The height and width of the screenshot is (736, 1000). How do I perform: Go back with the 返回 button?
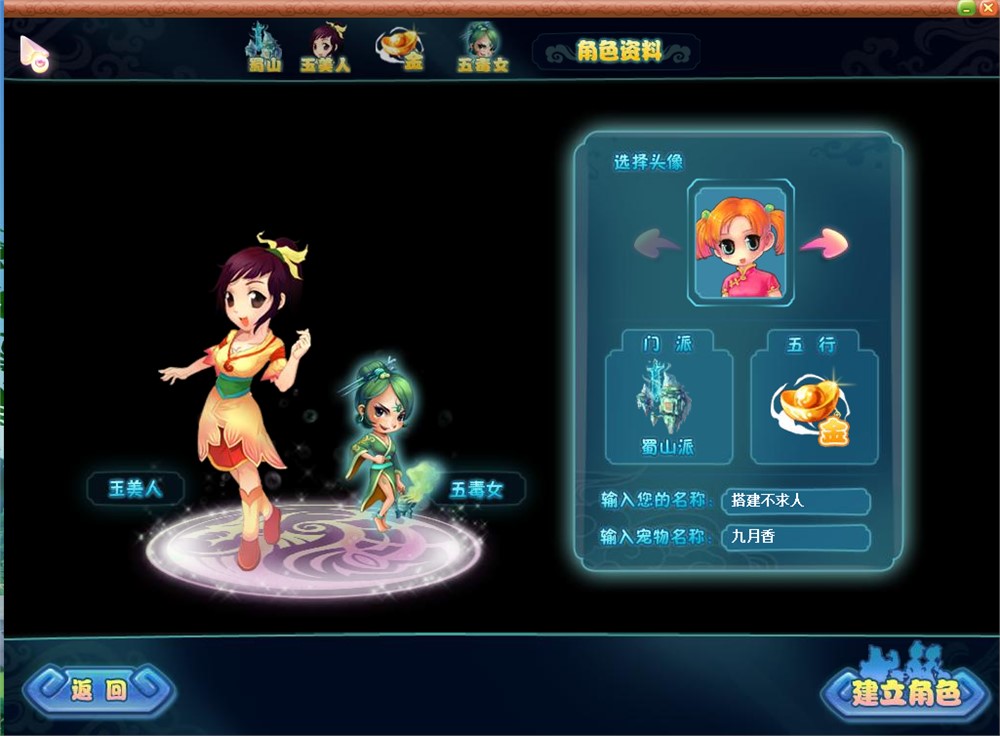point(99,690)
